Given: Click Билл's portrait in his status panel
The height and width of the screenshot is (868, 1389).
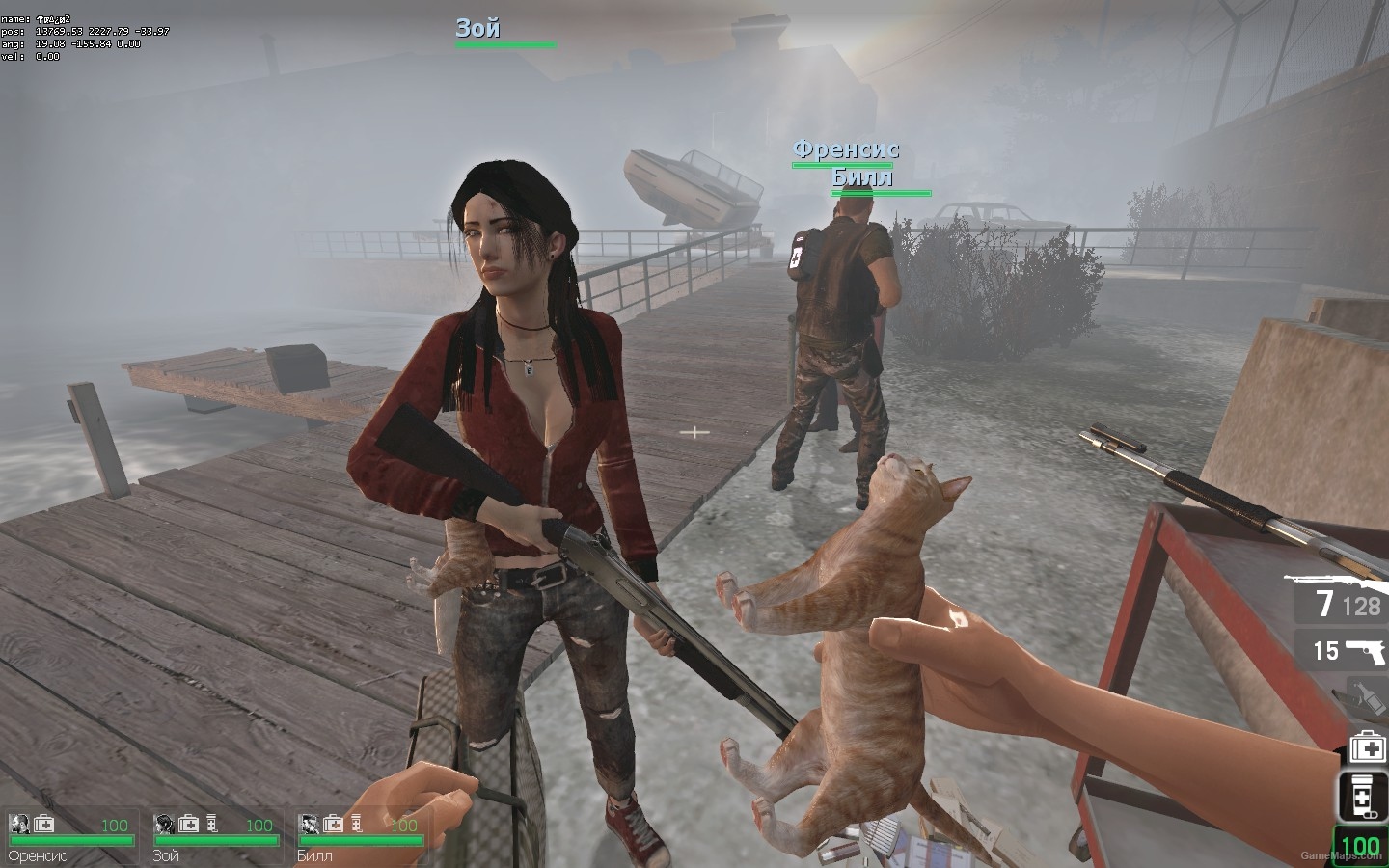Looking at the screenshot, I should pos(307,825).
